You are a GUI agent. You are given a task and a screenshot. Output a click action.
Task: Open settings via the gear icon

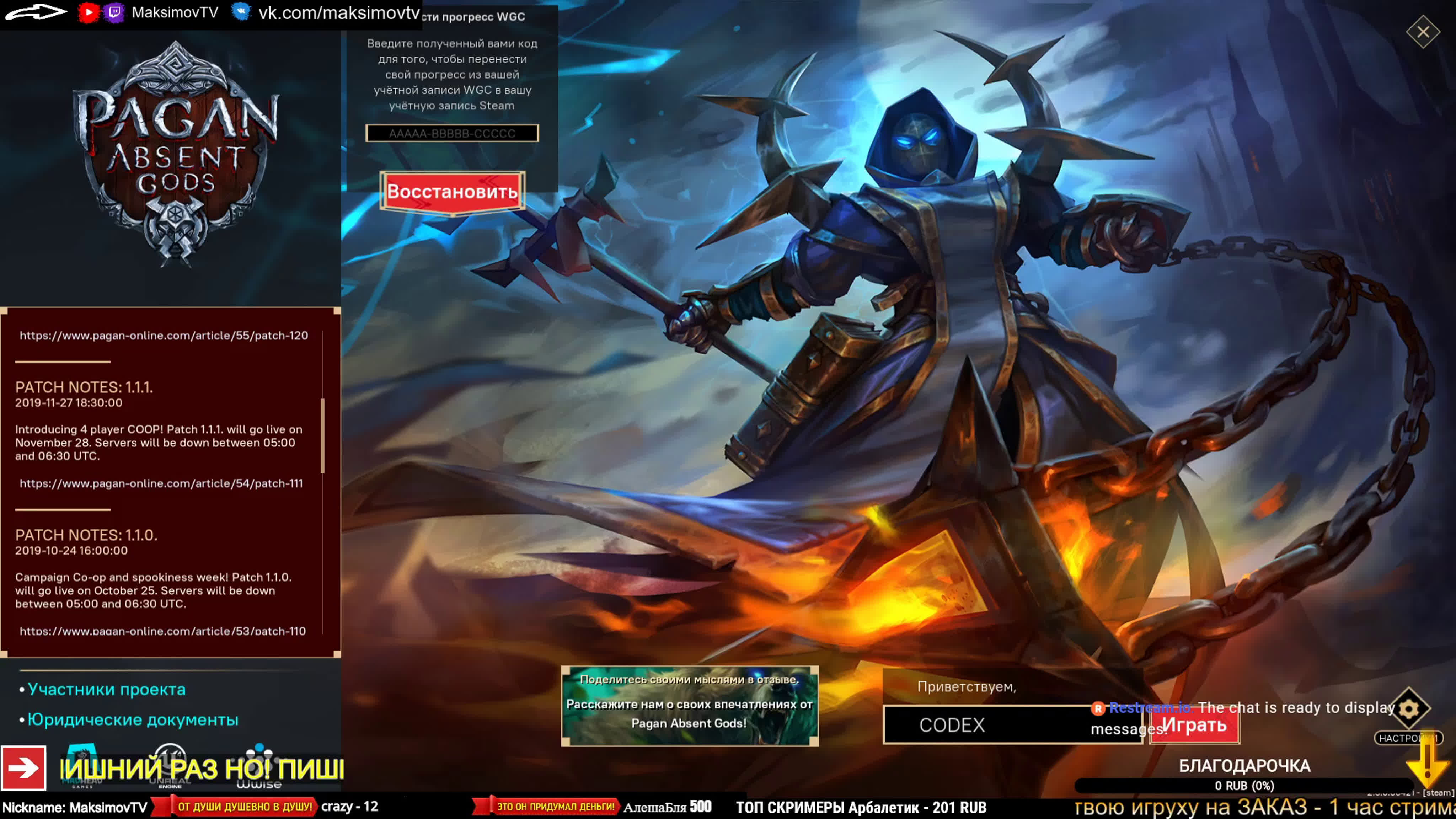[1408, 709]
